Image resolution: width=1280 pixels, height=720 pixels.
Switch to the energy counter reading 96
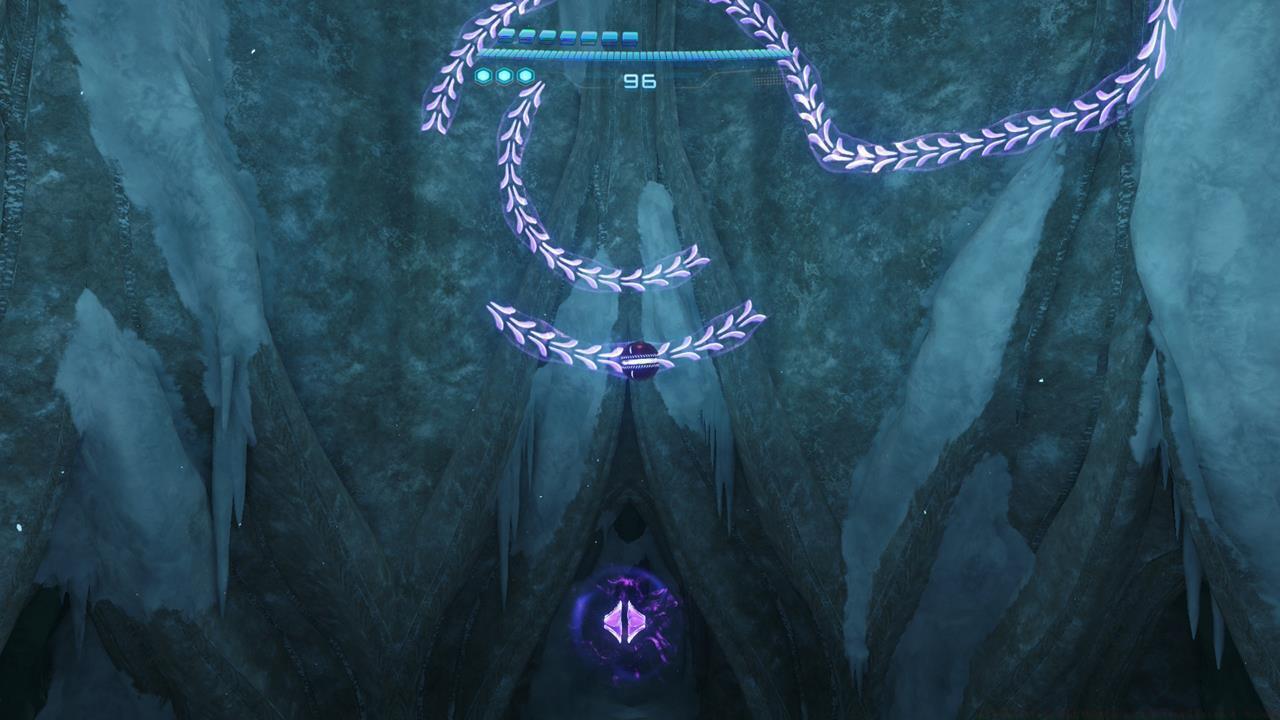(x=640, y=80)
